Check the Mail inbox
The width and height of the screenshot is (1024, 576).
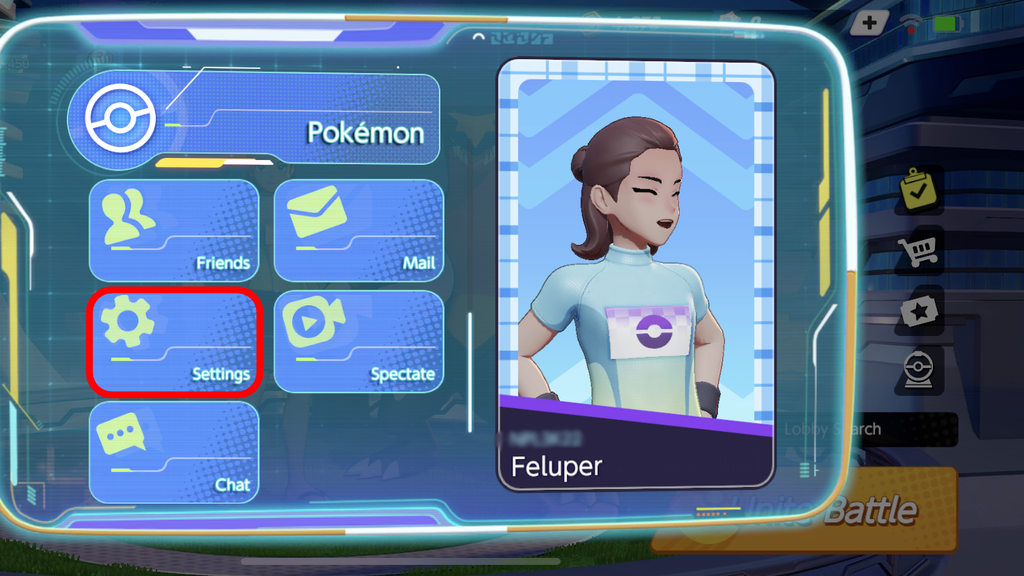(358, 231)
